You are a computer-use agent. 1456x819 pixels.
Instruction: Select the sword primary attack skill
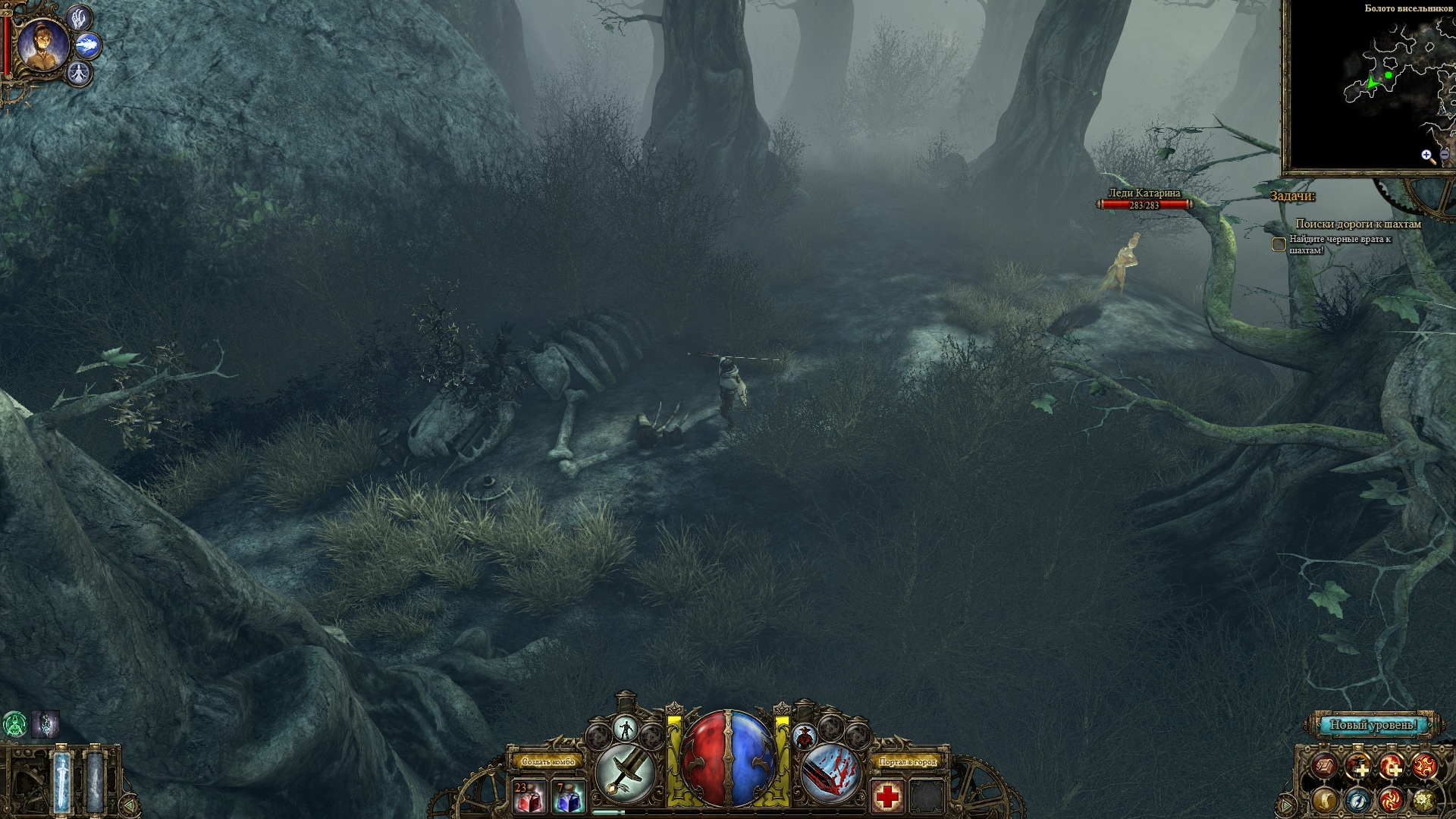[626, 772]
